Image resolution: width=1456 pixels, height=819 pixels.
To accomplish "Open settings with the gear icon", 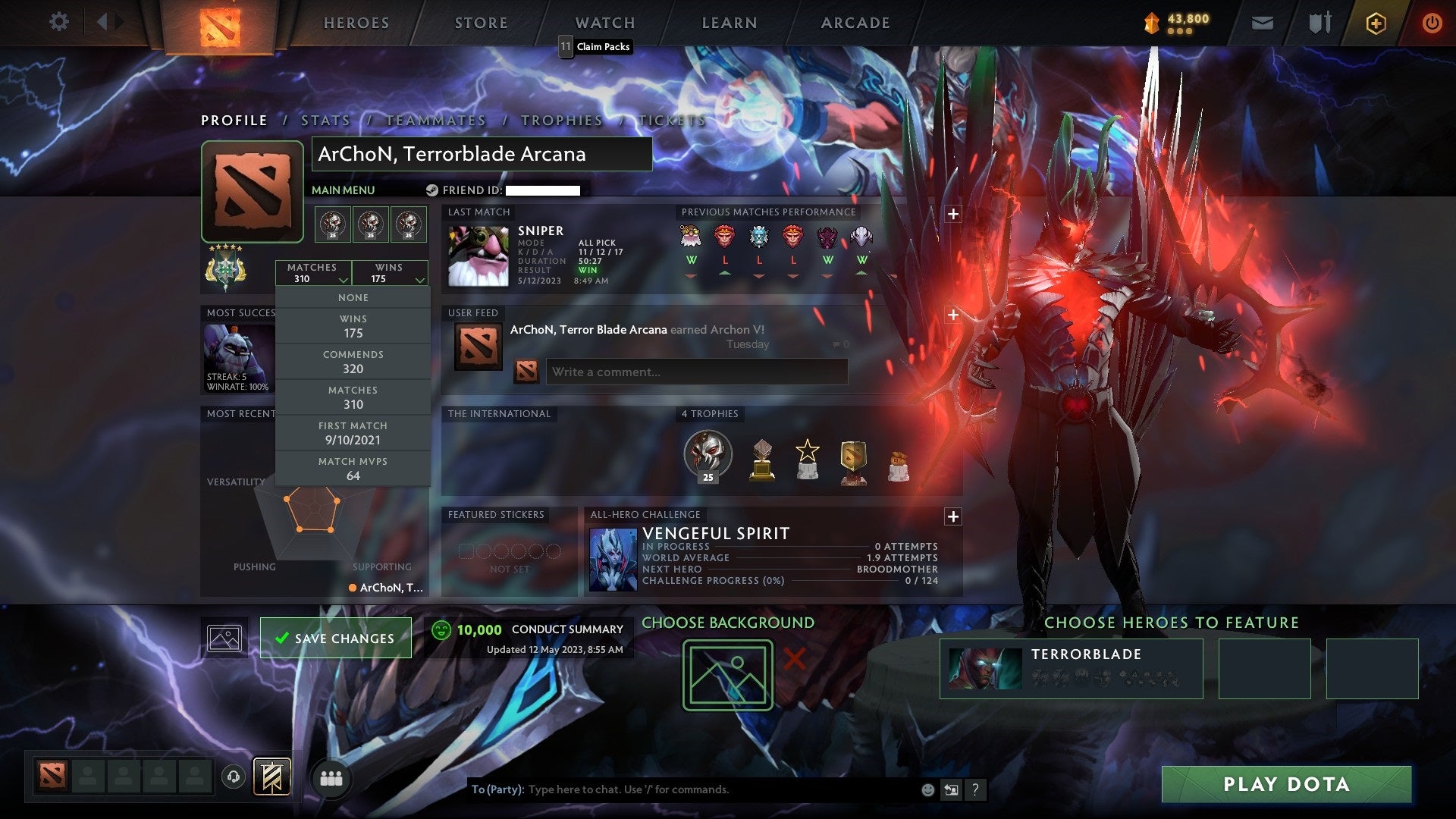I will [x=58, y=22].
